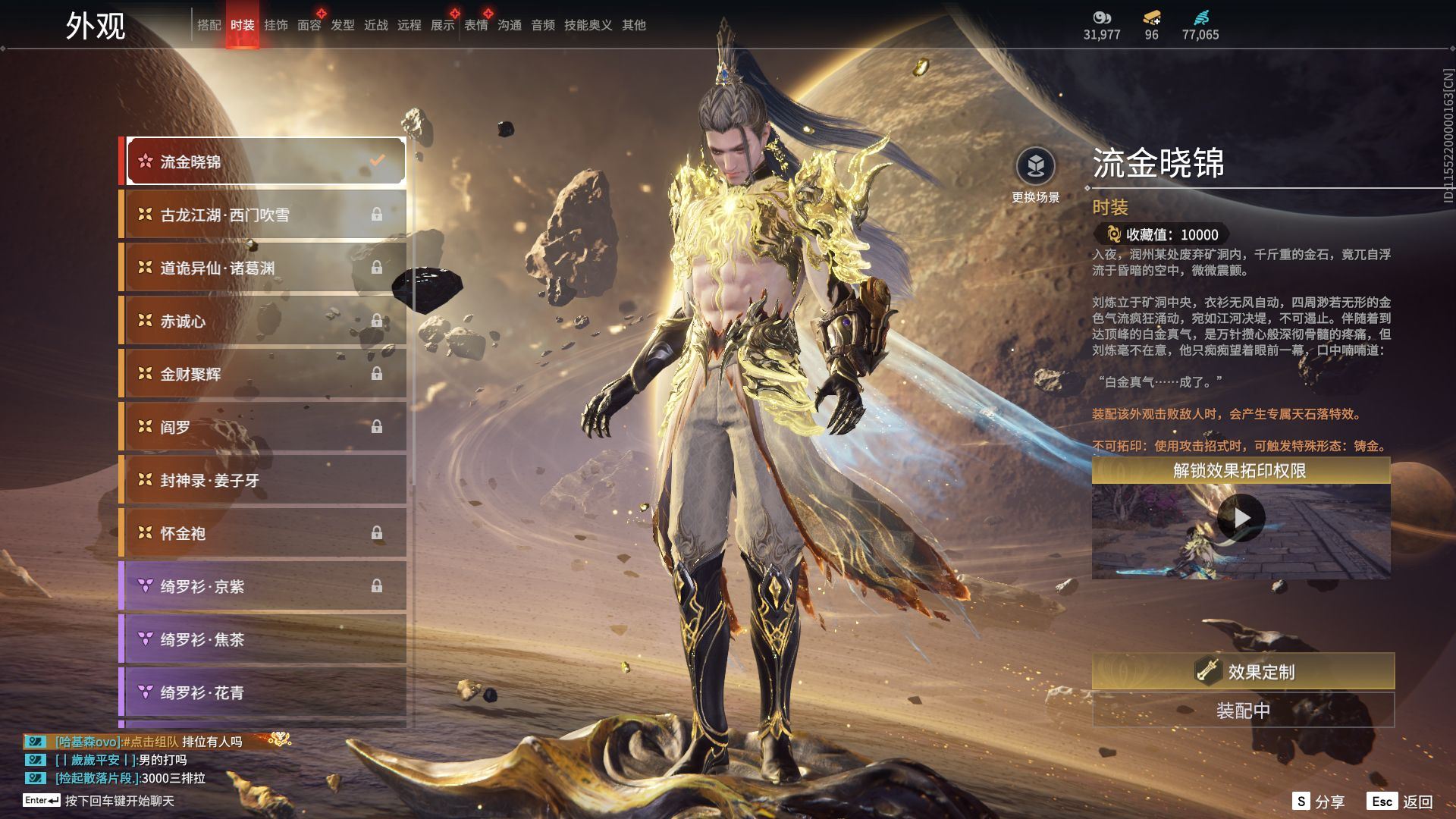Switch to the 面容 tab

coord(309,25)
